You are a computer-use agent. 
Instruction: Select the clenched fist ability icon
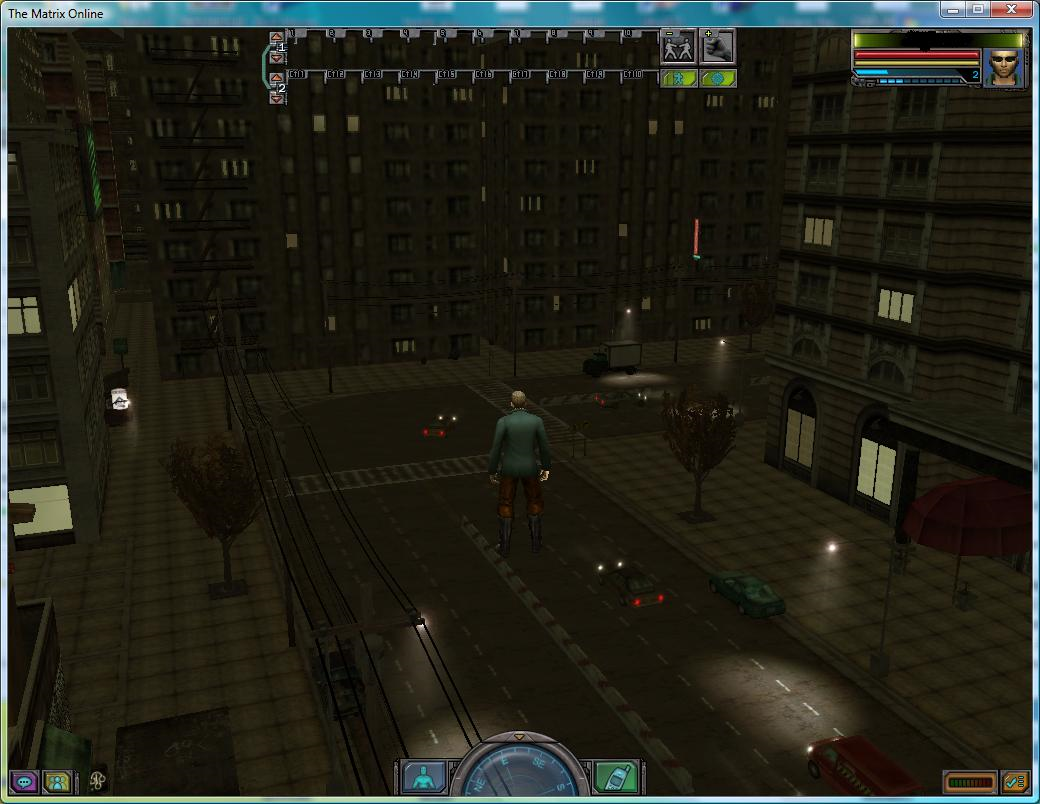pos(718,46)
